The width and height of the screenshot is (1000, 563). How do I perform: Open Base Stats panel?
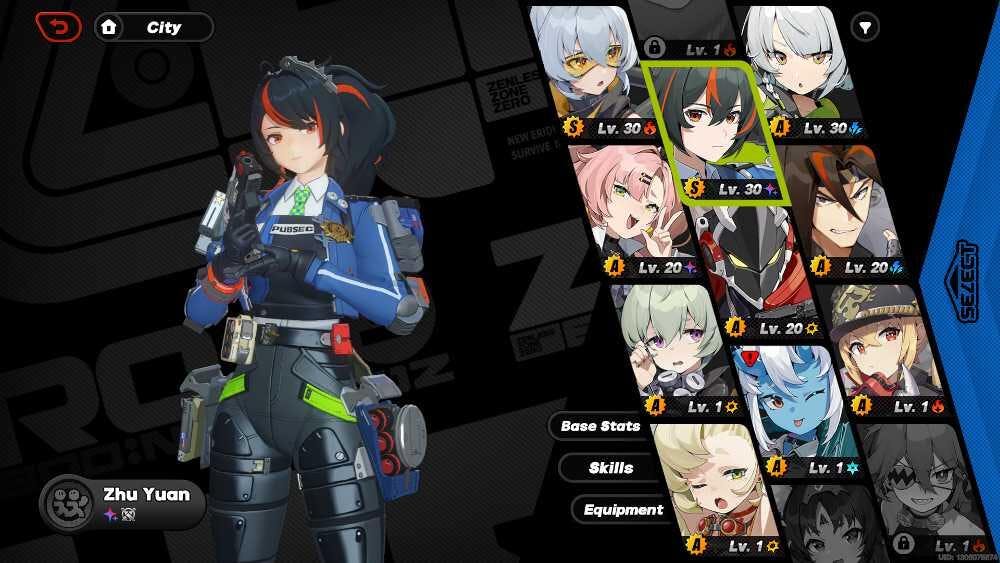click(x=600, y=426)
